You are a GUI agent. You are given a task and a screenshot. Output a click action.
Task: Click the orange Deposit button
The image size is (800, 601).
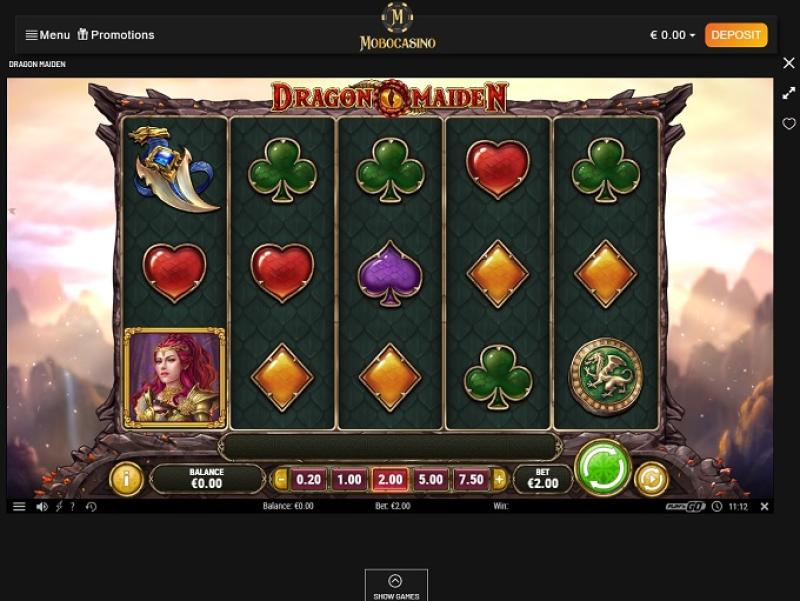pos(736,35)
